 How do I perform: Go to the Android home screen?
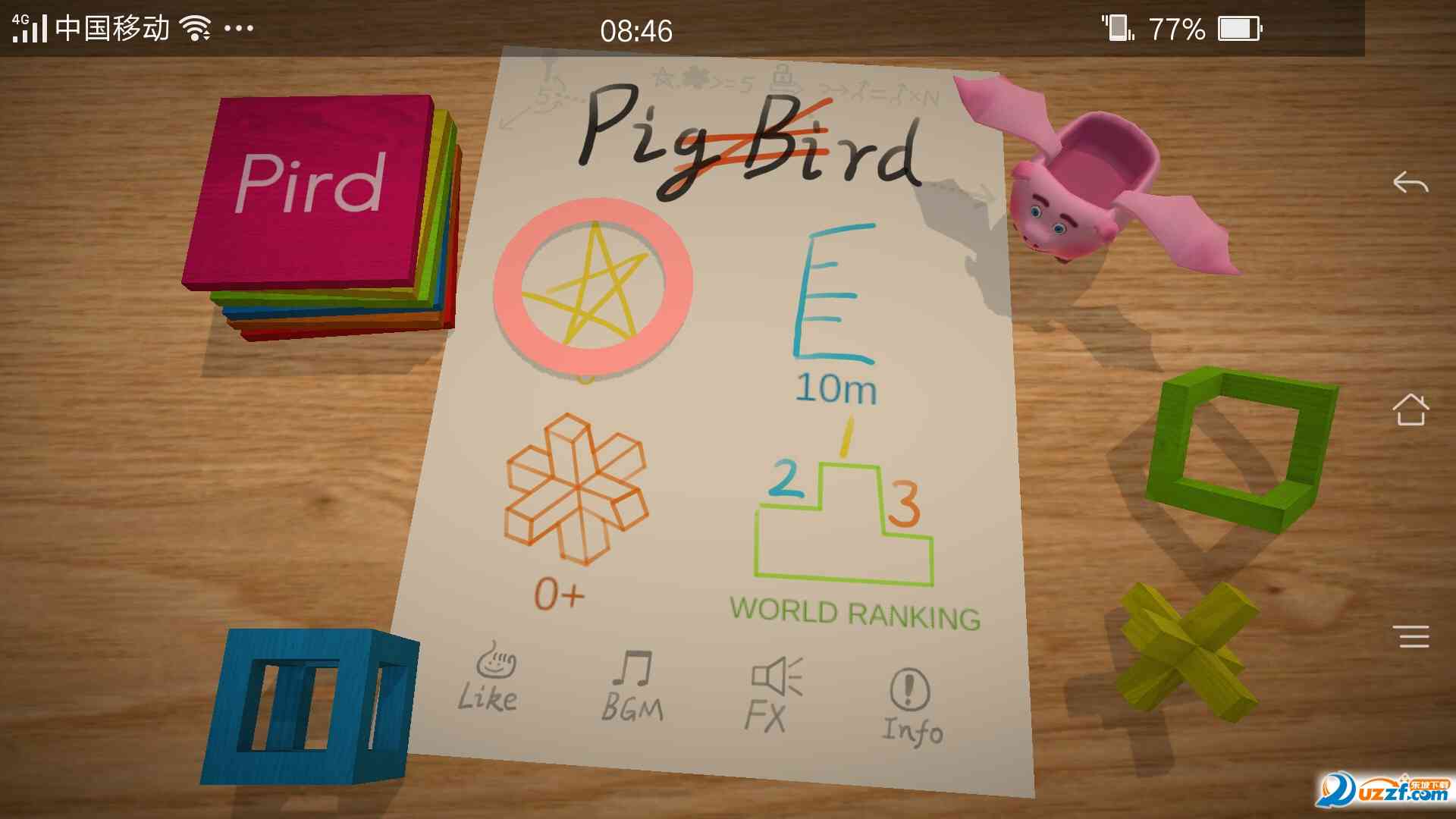click(x=1410, y=410)
